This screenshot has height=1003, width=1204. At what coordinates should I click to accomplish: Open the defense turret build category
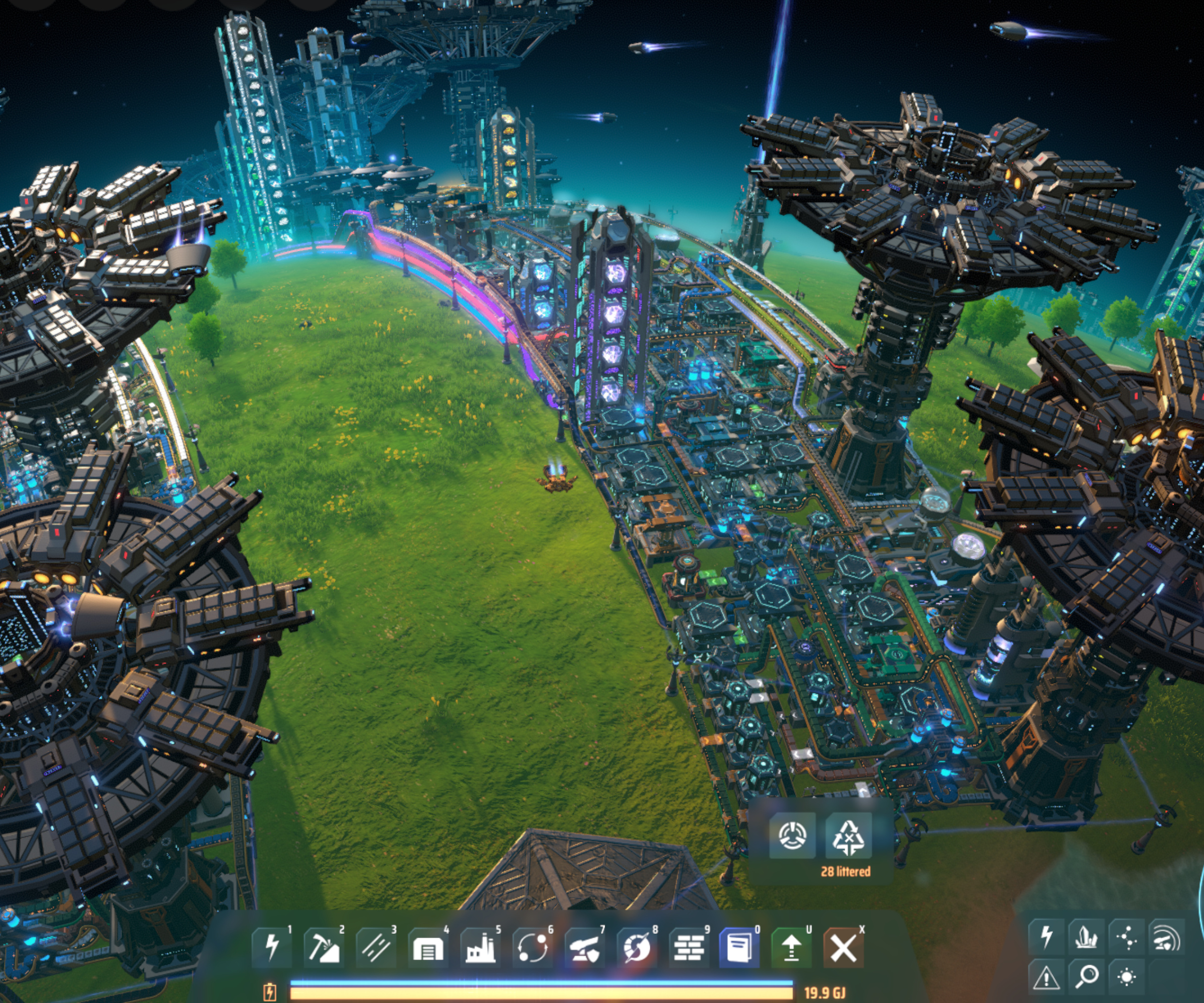585,947
